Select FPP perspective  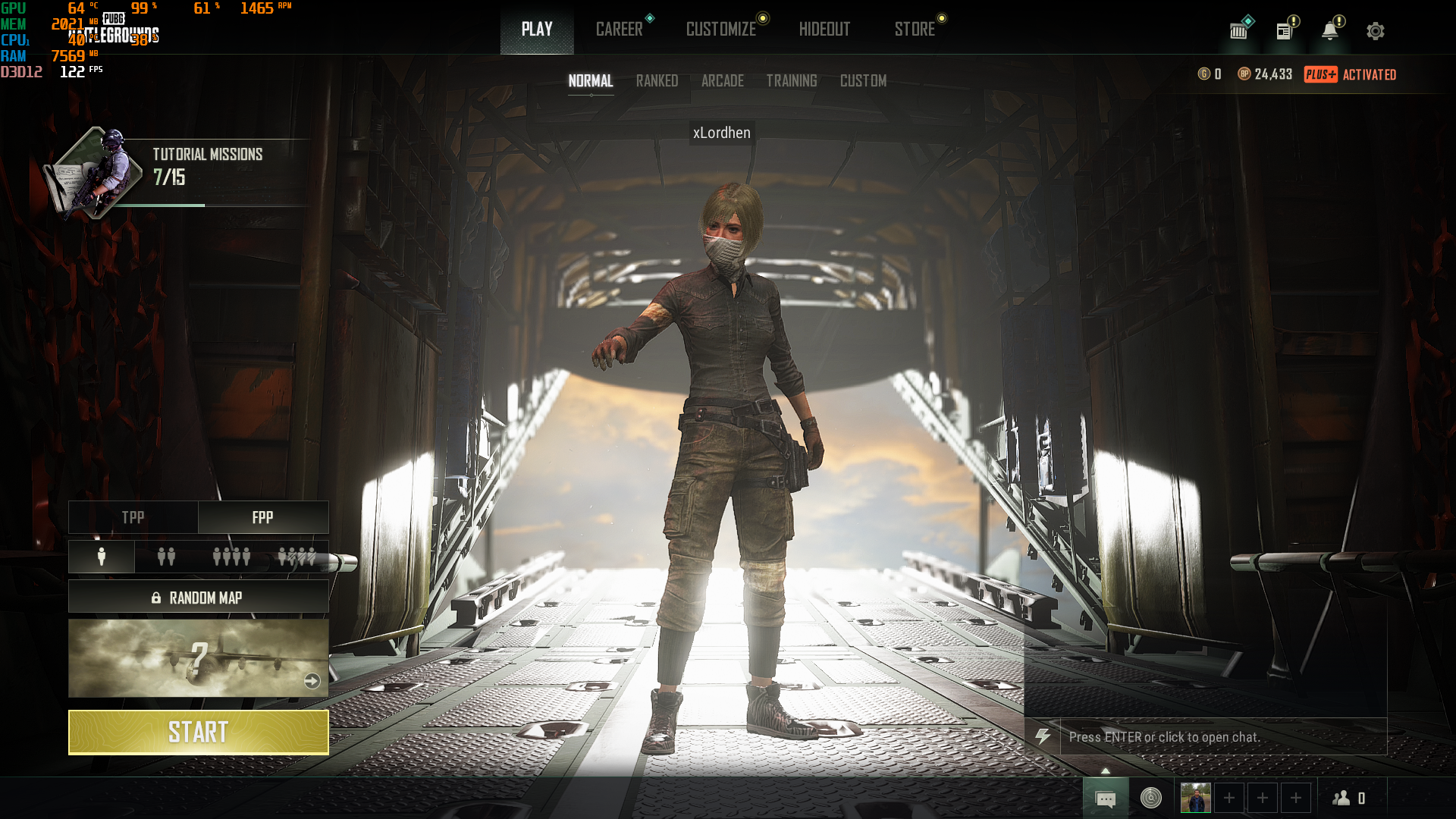tap(262, 517)
